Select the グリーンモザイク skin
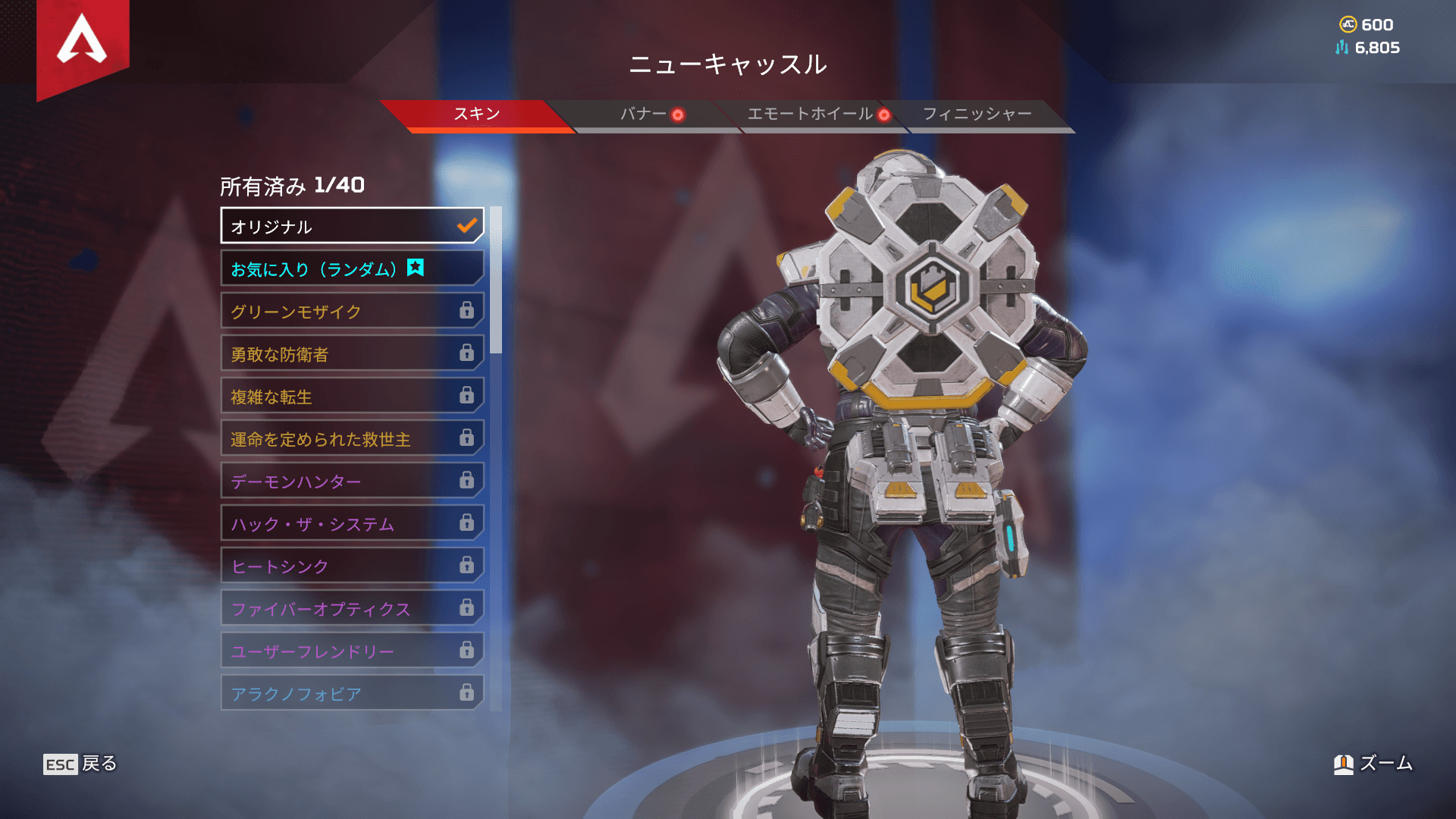This screenshot has height=819, width=1456. pyautogui.click(x=352, y=311)
